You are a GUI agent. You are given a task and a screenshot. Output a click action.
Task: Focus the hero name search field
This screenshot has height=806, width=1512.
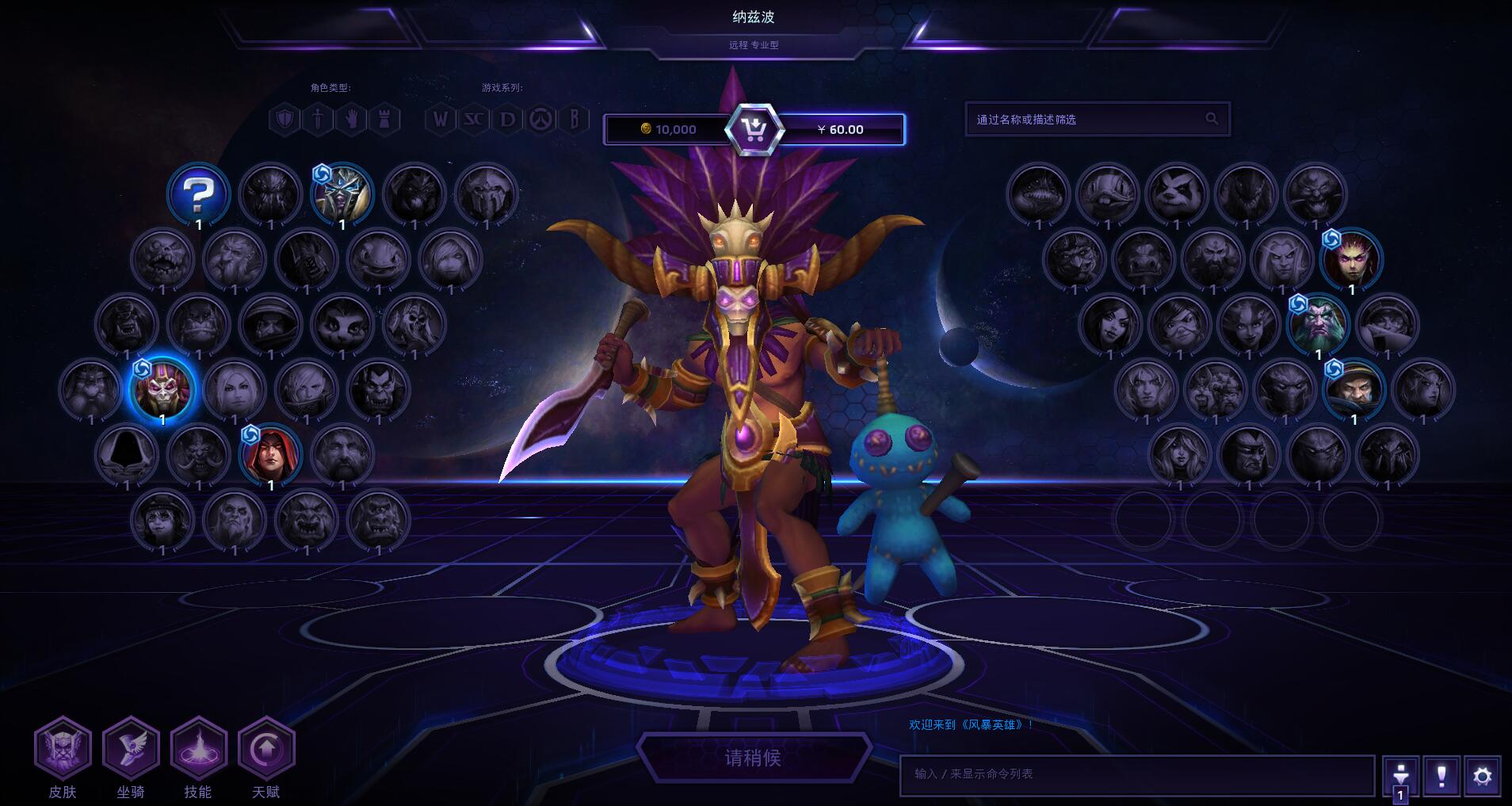point(1087,119)
